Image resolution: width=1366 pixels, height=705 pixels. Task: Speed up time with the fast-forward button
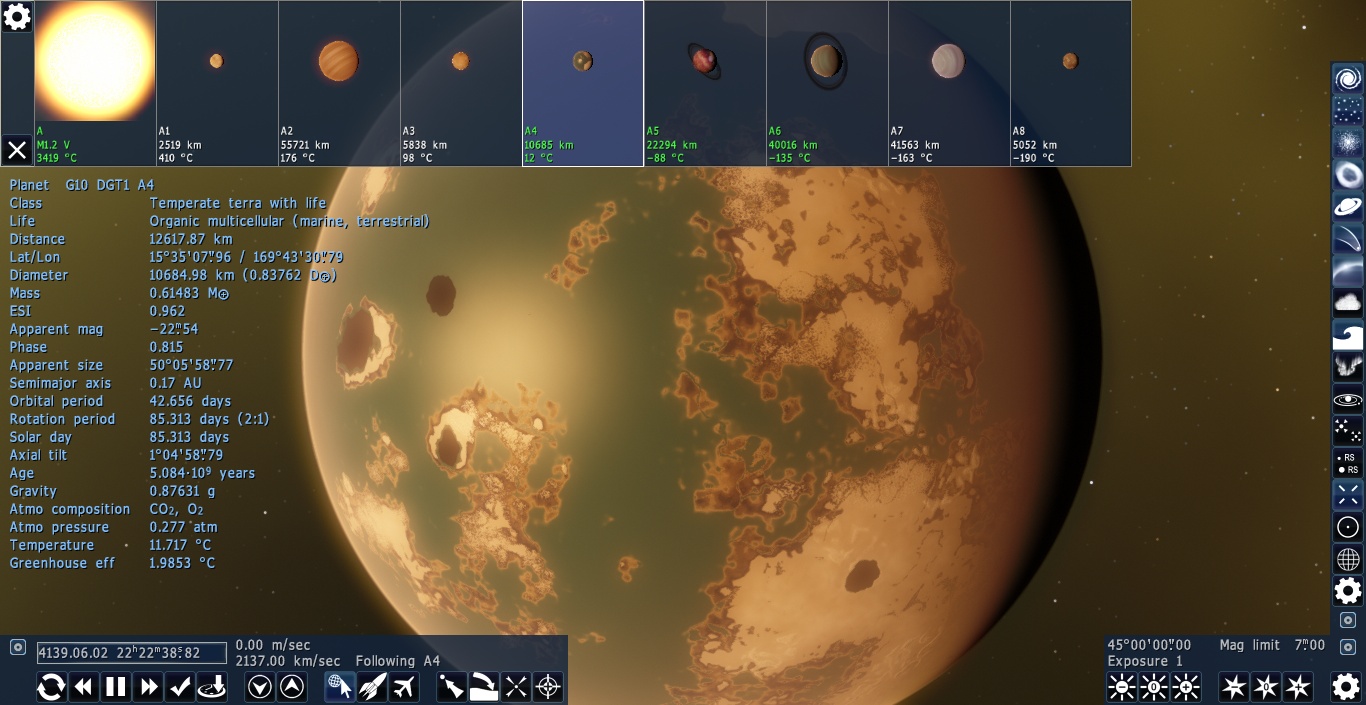point(149,687)
